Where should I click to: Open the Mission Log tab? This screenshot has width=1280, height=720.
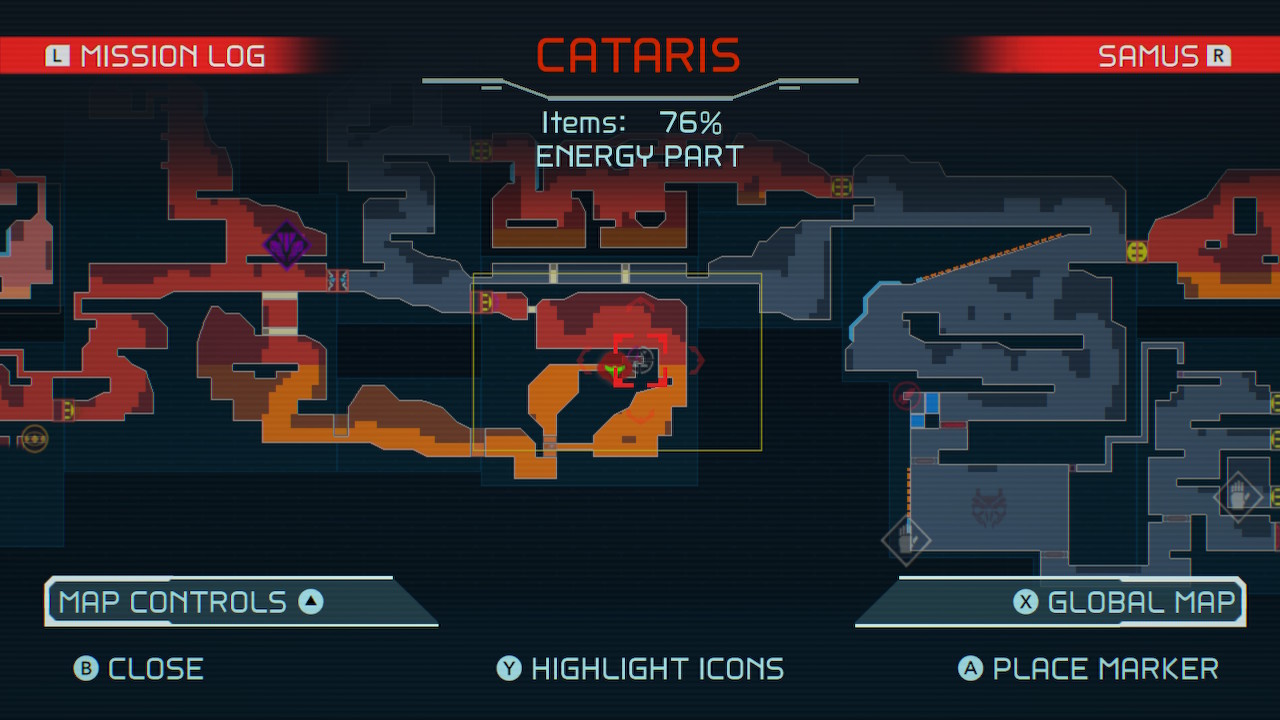click(x=170, y=55)
